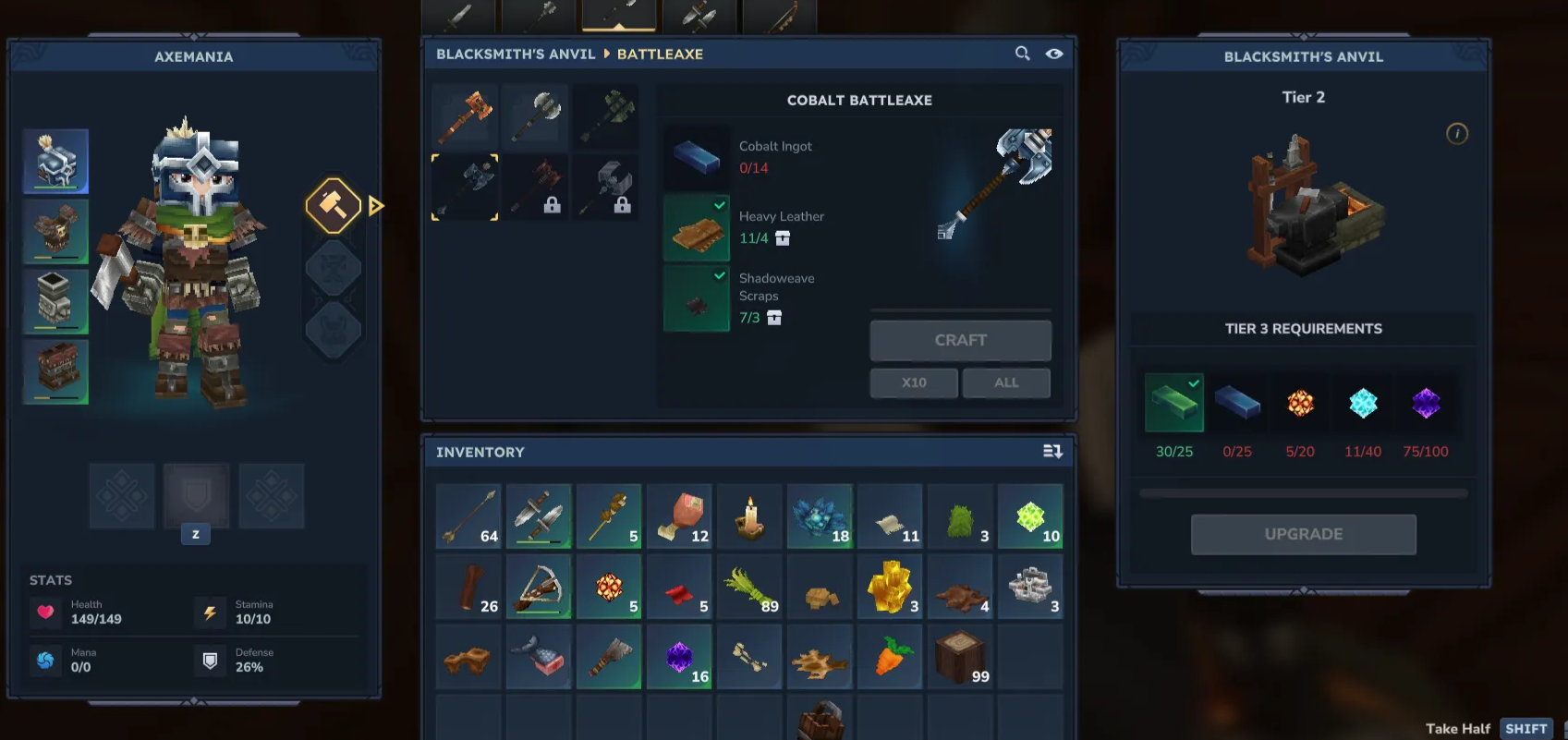Select the Shadoweave Scraps ingredient slot
This screenshot has height=740, width=1568.
pos(697,298)
